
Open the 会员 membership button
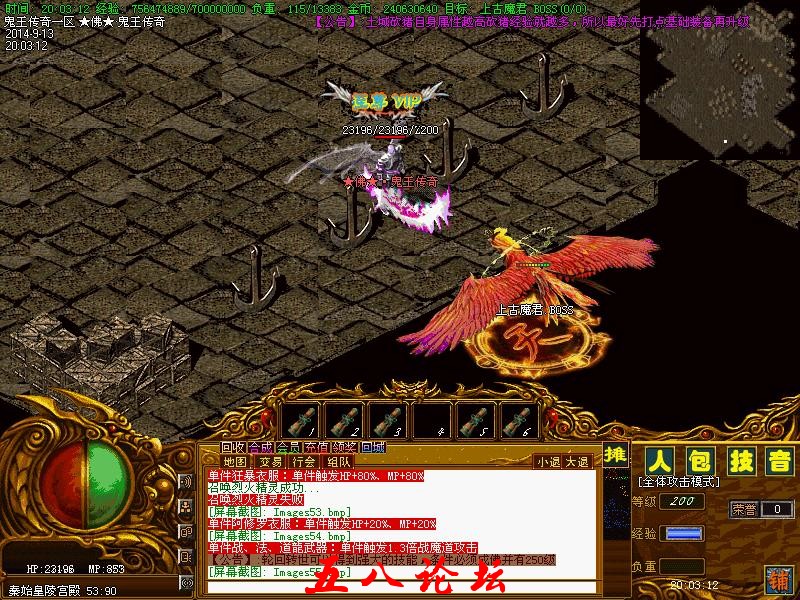point(289,447)
